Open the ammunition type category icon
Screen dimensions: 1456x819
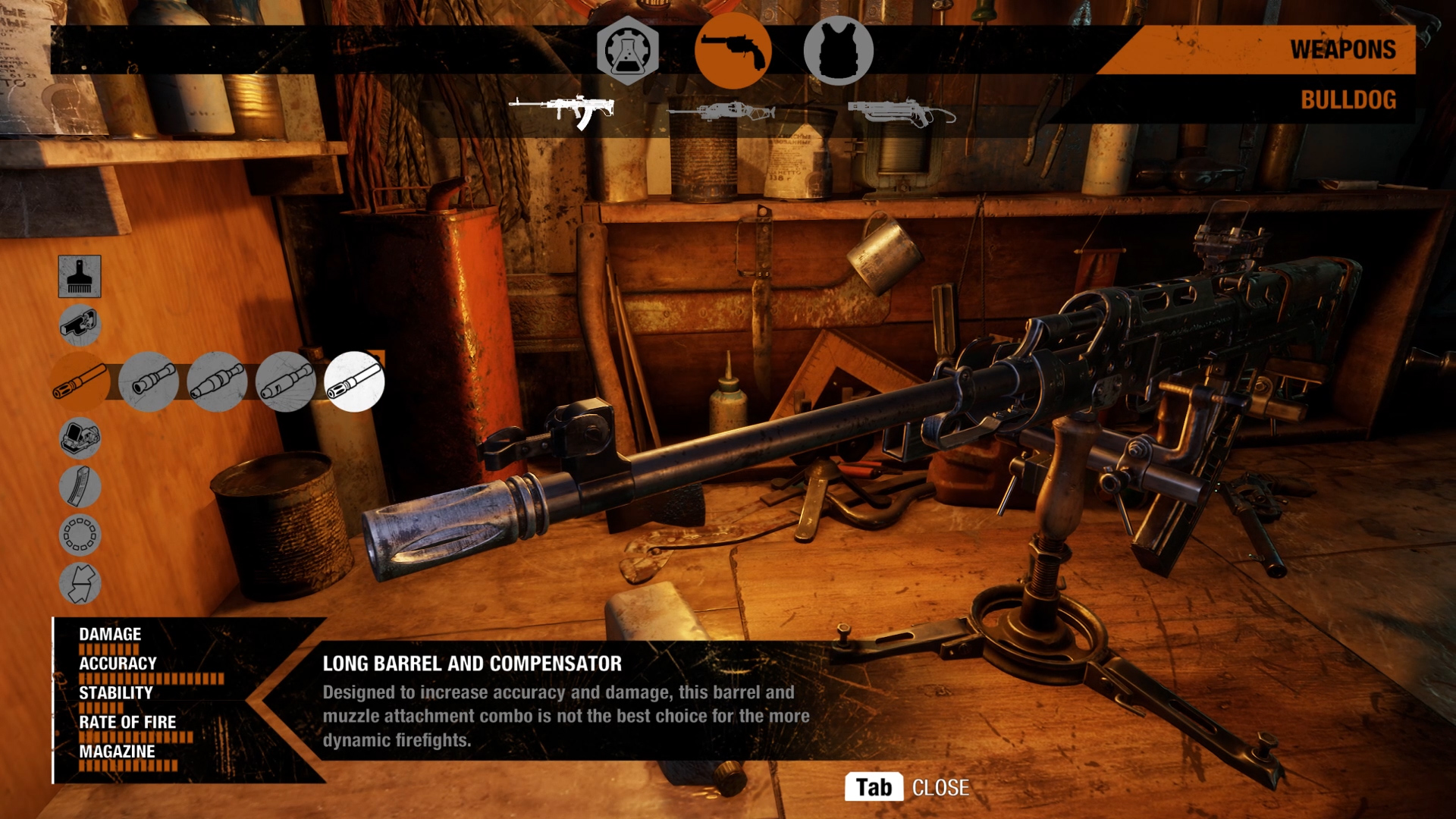[x=80, y=537]
